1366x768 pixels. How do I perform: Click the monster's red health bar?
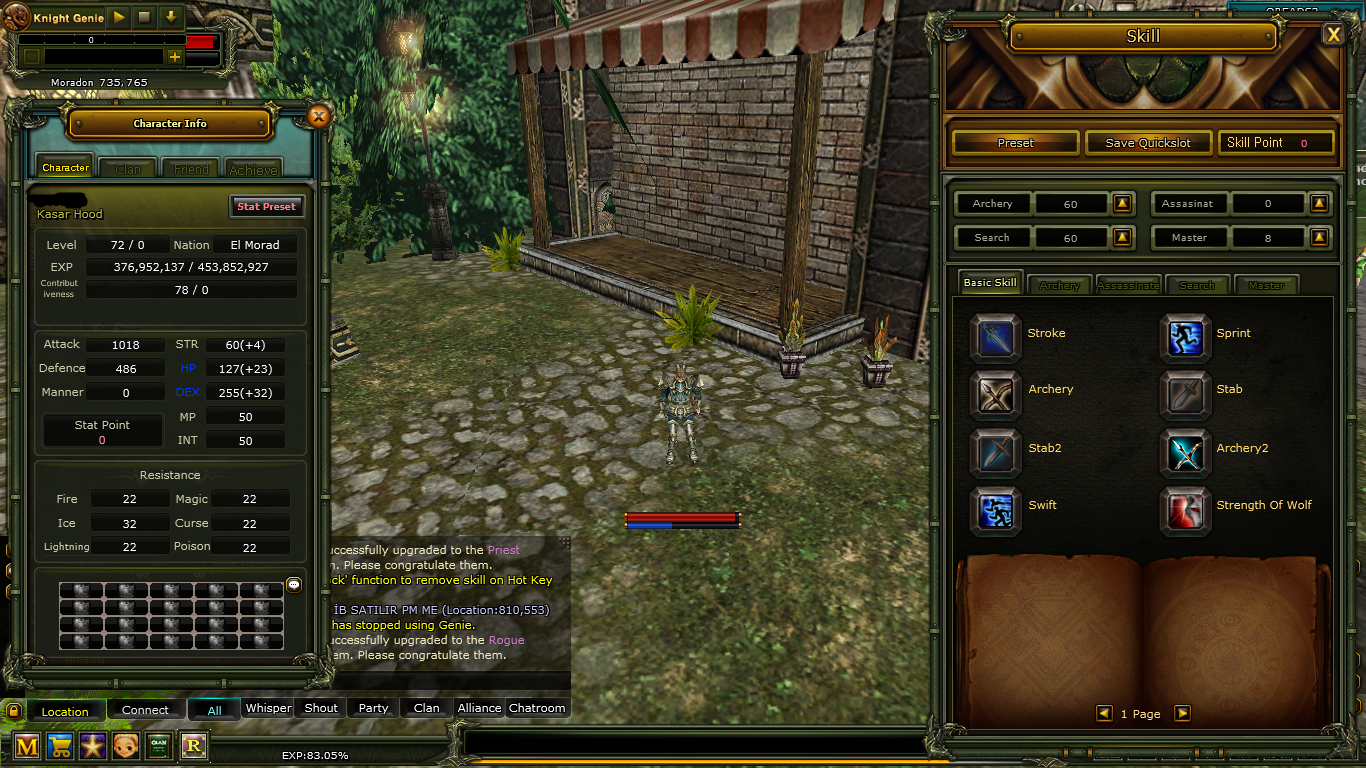pos(683,519)
